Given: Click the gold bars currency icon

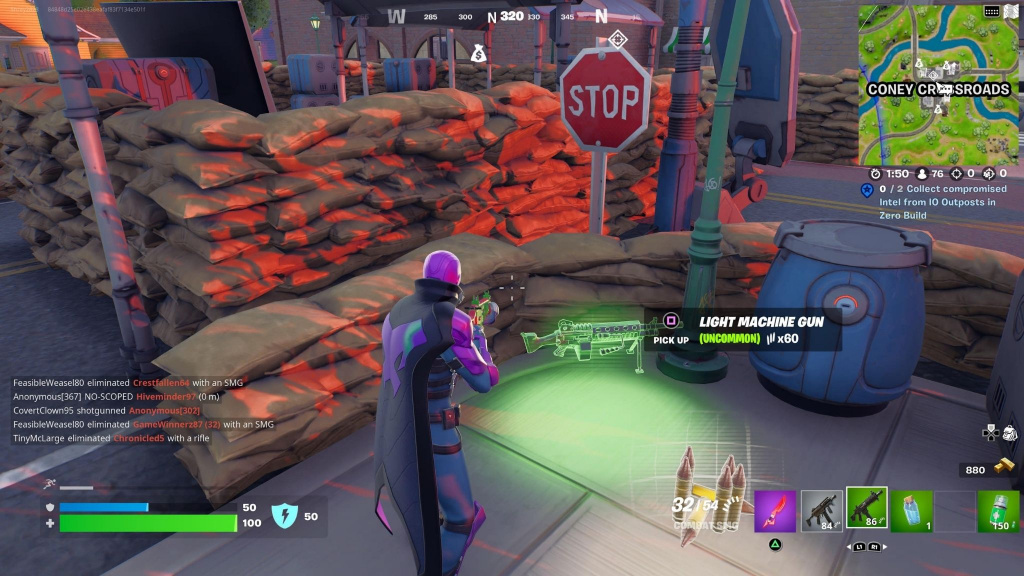Looking at the screenshot, I should (1002, 468).
